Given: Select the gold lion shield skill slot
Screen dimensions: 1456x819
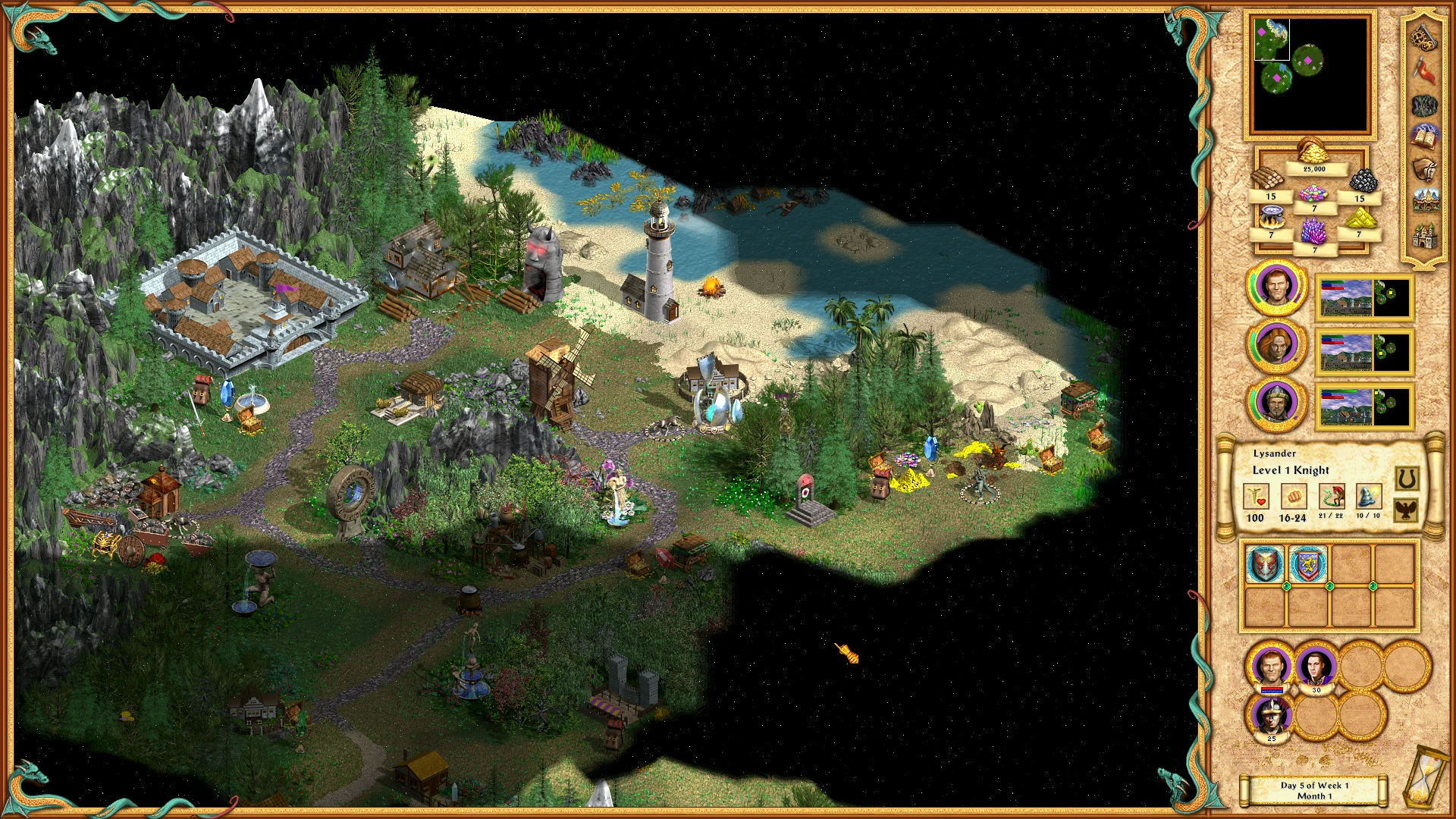Looking at the screenshot, I should [x=1307, y=564].
